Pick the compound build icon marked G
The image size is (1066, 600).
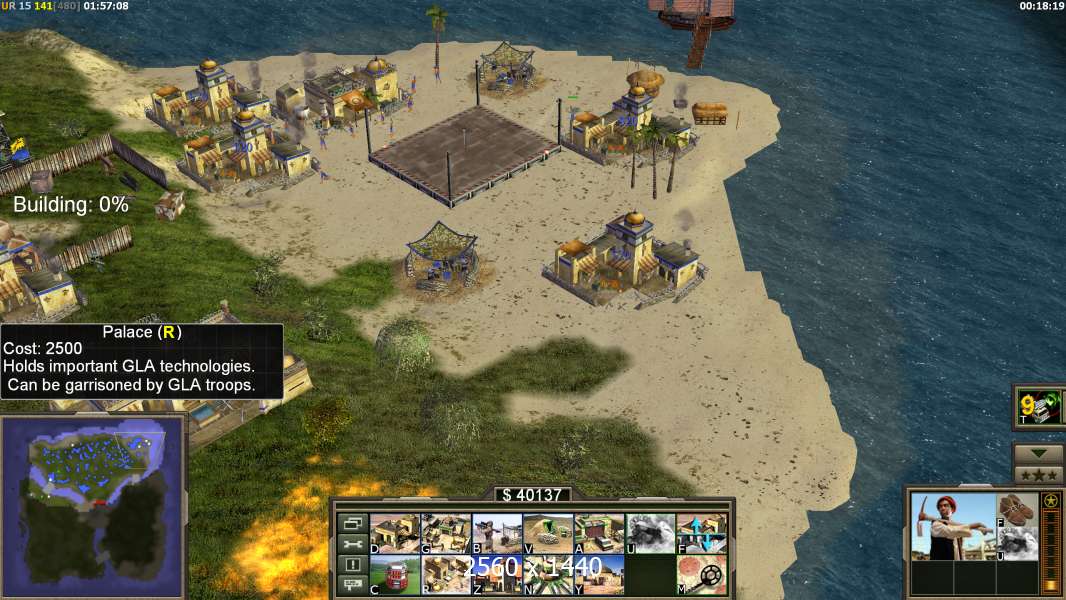445,533
